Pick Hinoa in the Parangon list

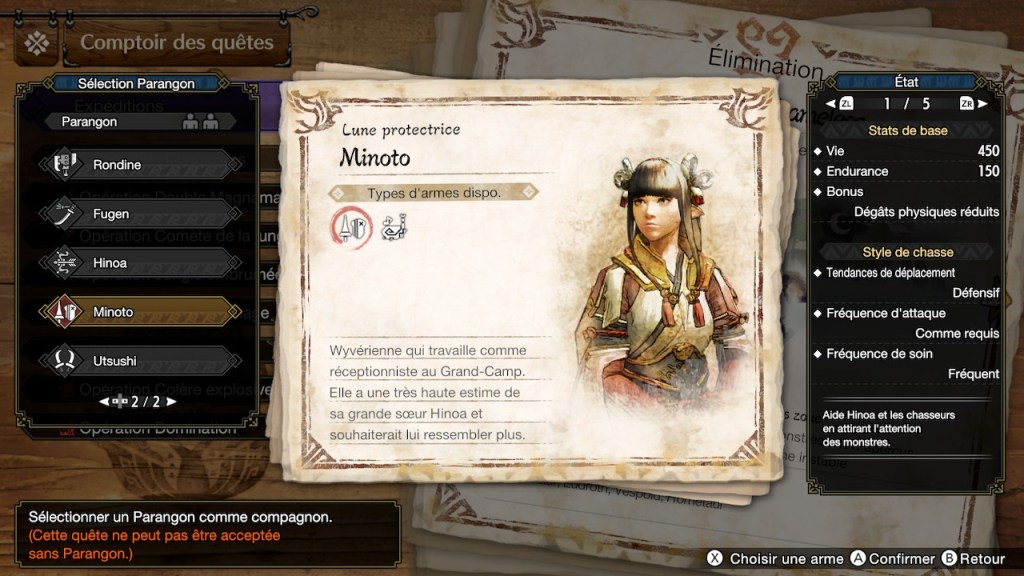pos(140,263)
